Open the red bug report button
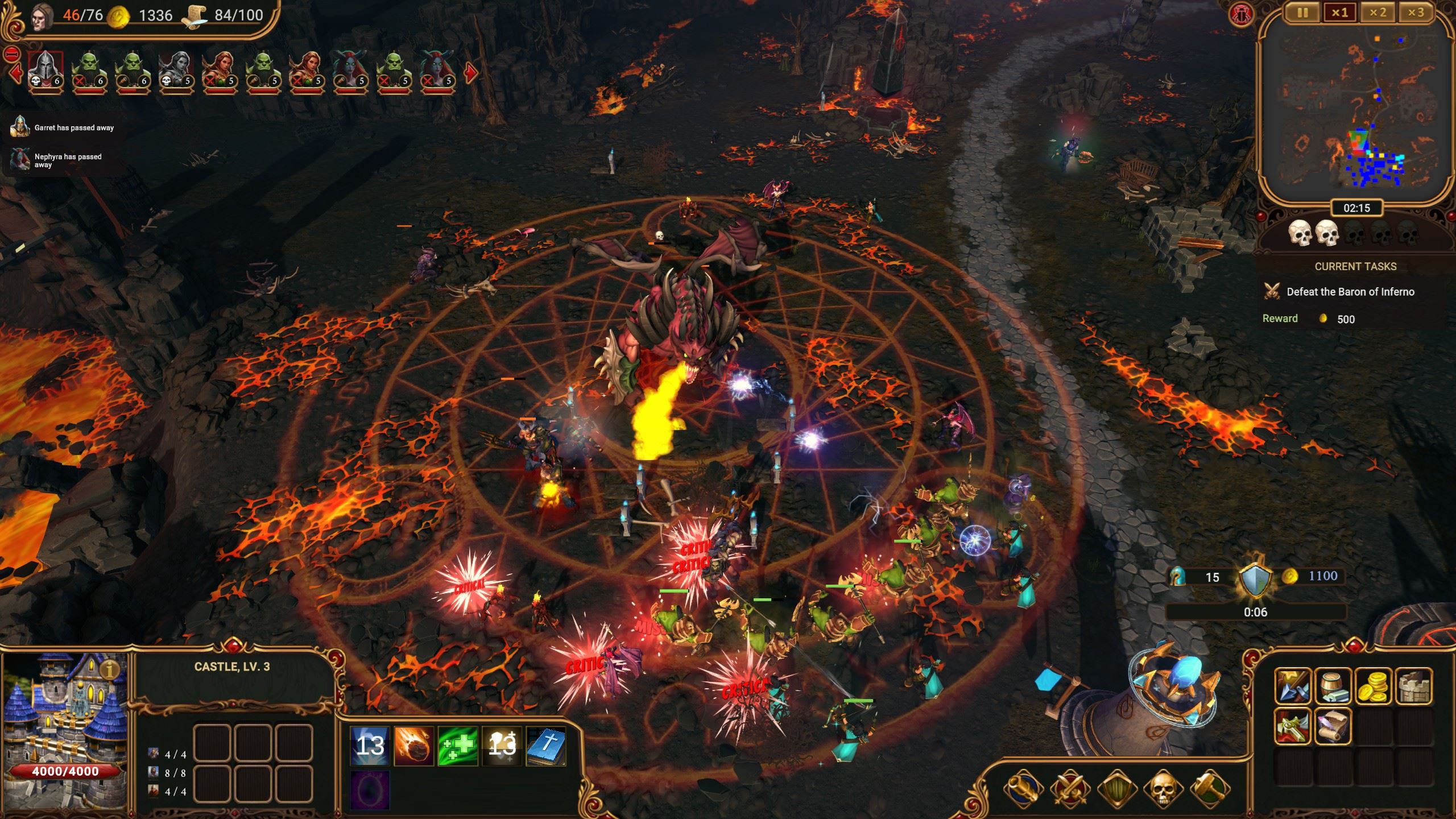The height and width of the screenshot is (819, 1456). [x=1240, y=14]
